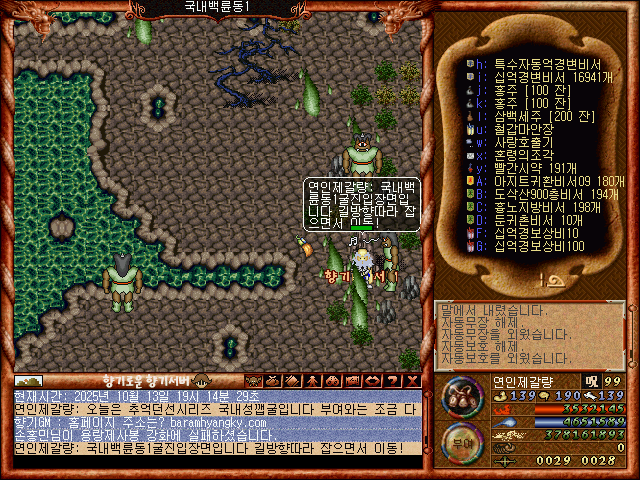The height and width of the screenshot is (480, 640).
Task: Click the round 부여 button
Action: pos(462,439)
